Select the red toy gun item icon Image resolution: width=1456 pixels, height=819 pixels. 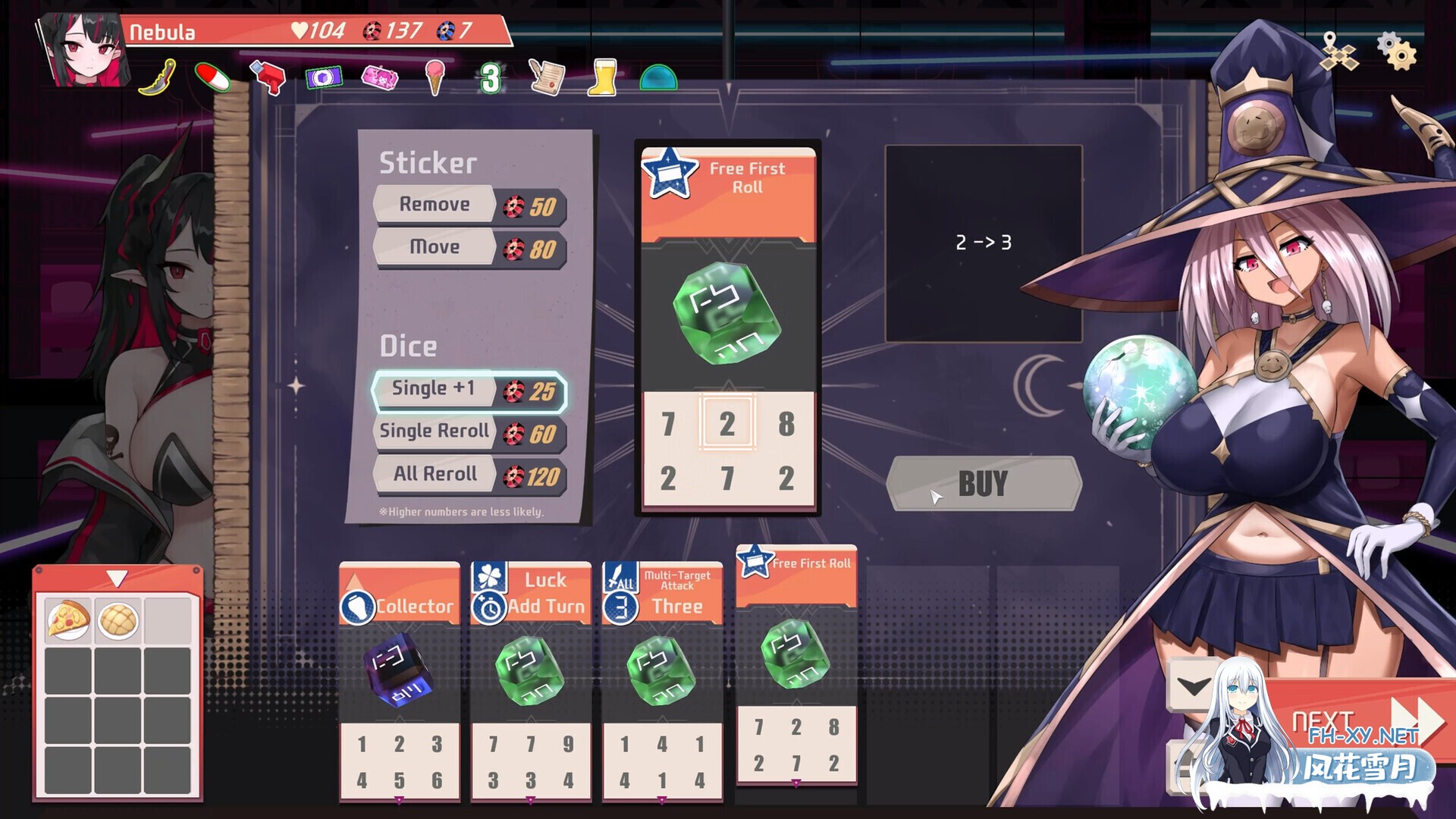click(267, 76)
